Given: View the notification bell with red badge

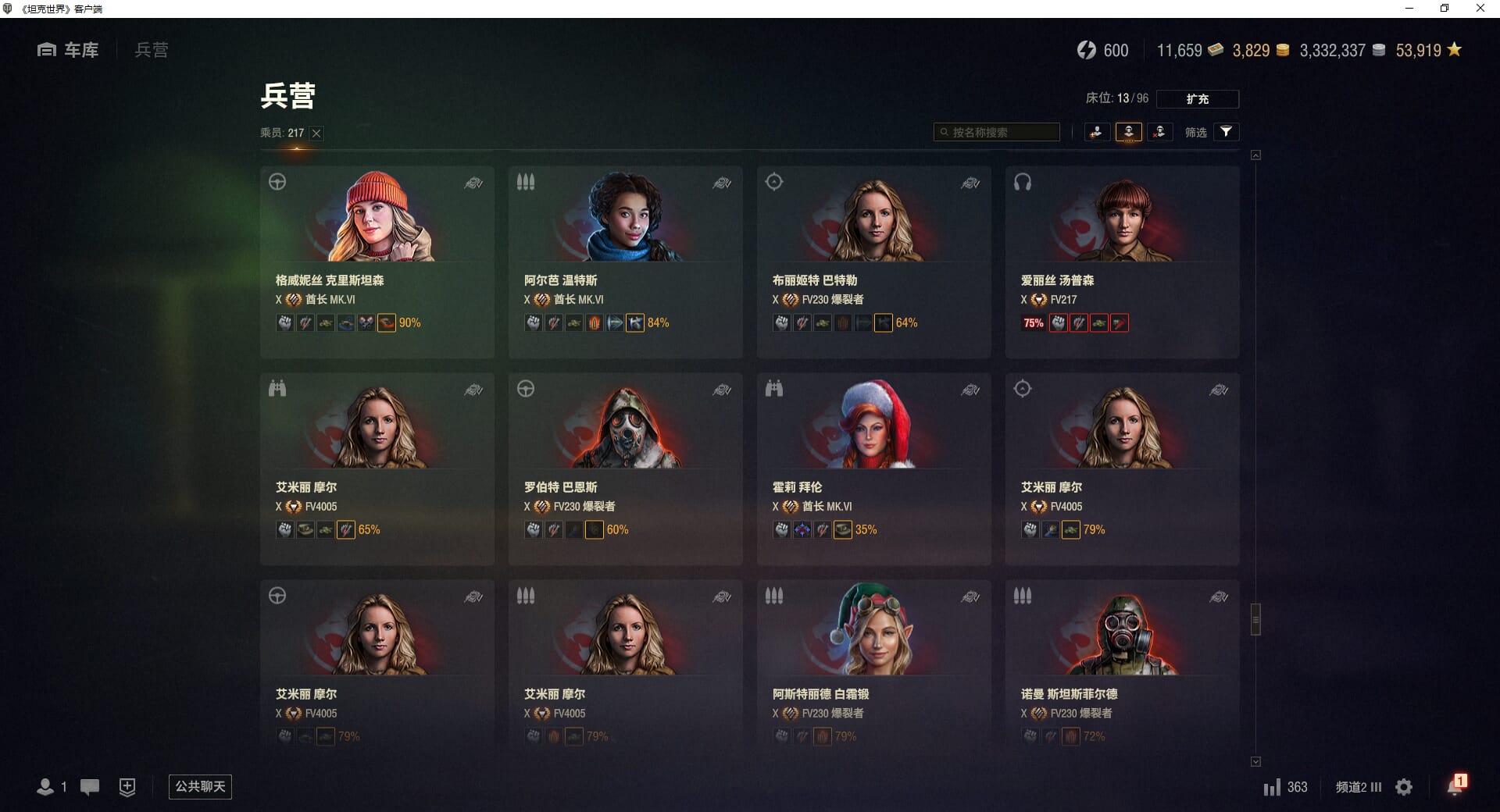Looking at the screenshot, I should coord(1455,785).
